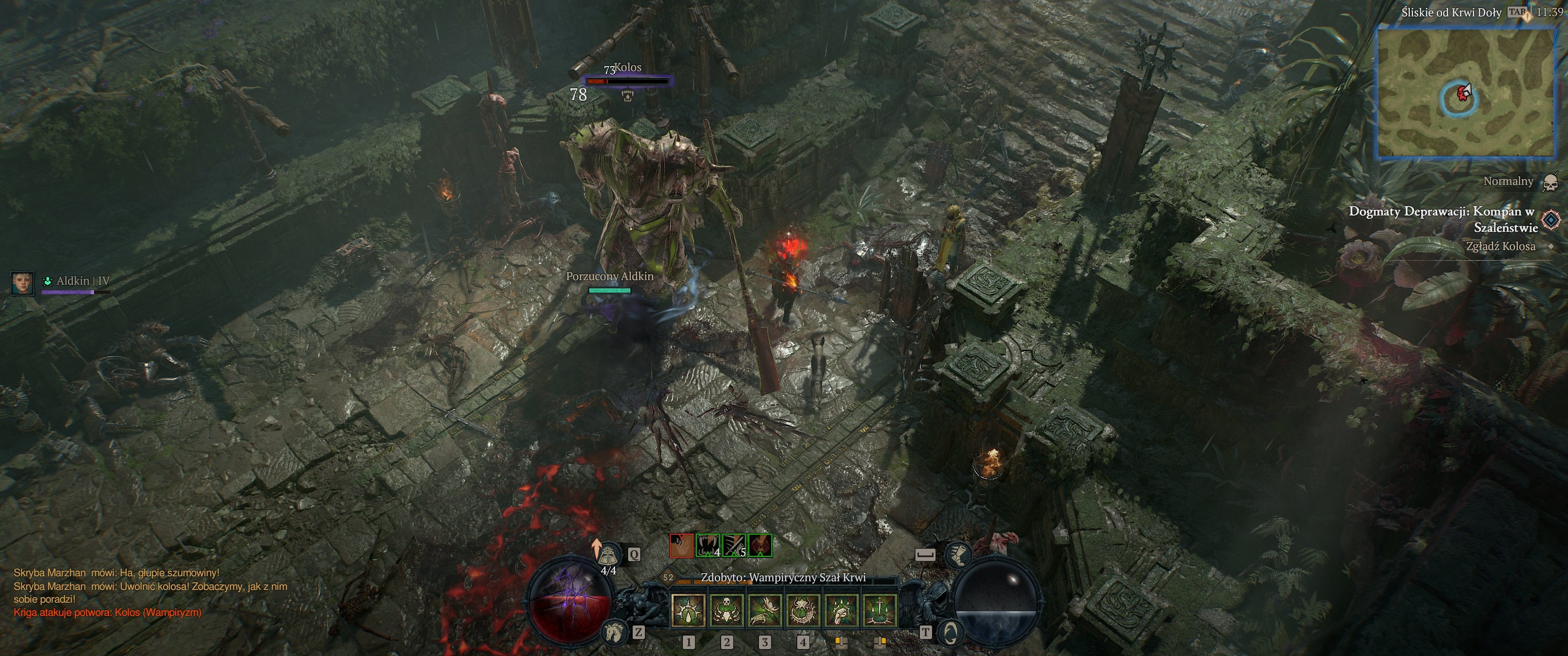Inspect the red-bordered flaming hand debuff icon
This screenshot has height=656, width=1568.
tap(681, 545)
